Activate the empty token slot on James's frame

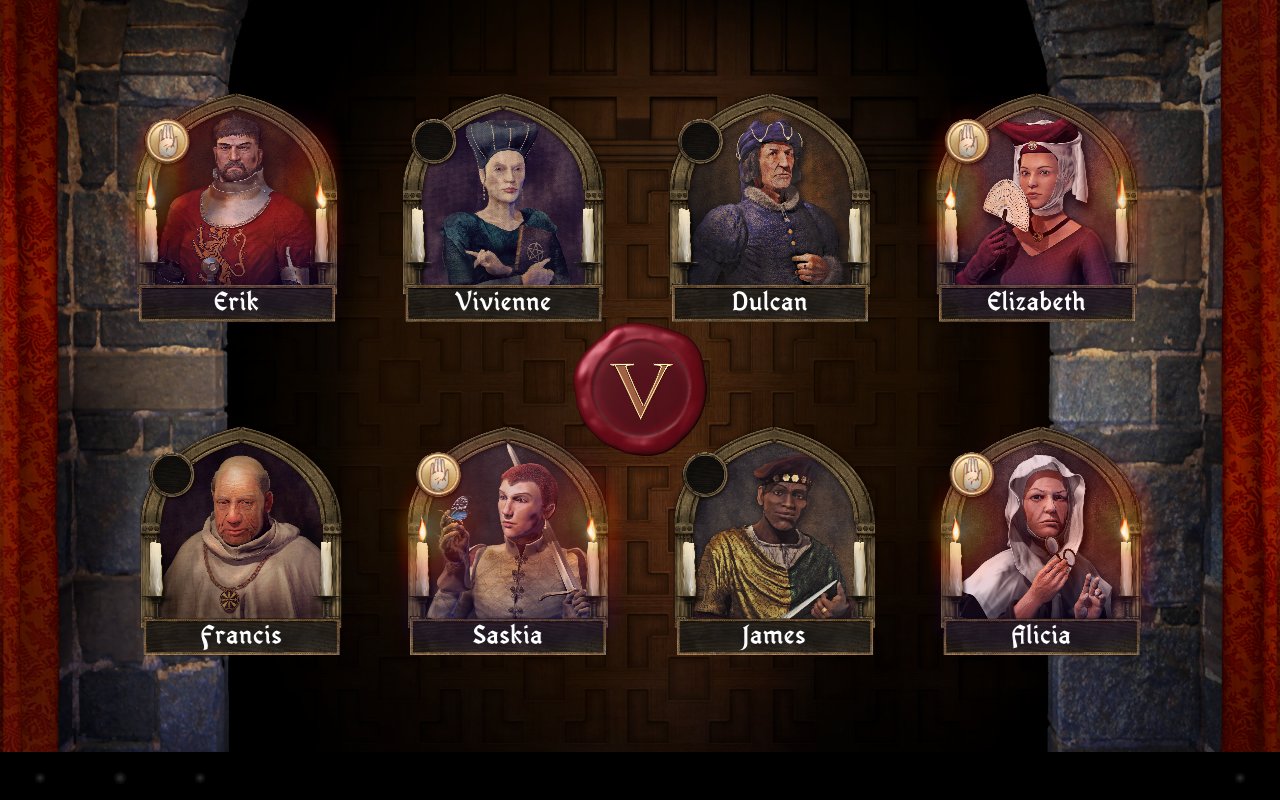point(705,474)
